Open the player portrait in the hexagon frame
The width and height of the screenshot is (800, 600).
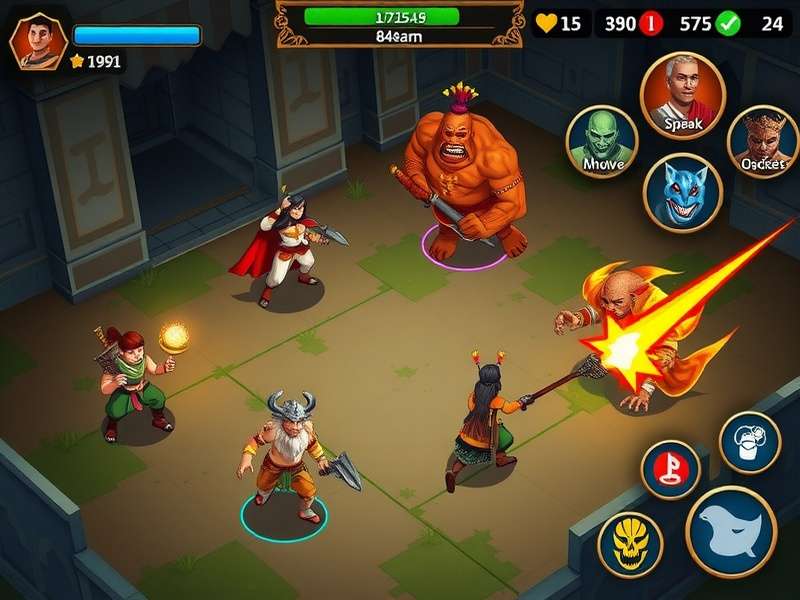(x=38, y=44)
